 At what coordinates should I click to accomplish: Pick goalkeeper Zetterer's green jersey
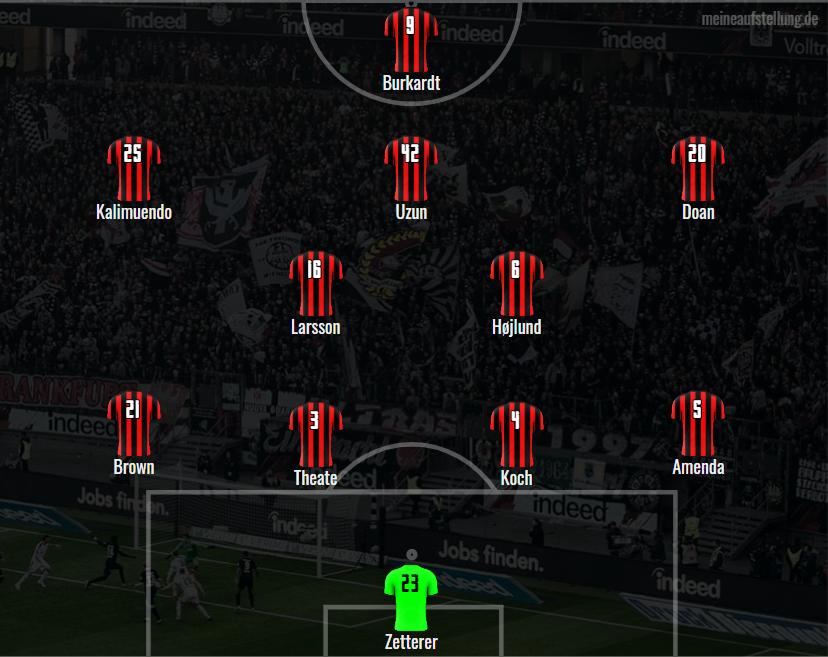[411, 597]
